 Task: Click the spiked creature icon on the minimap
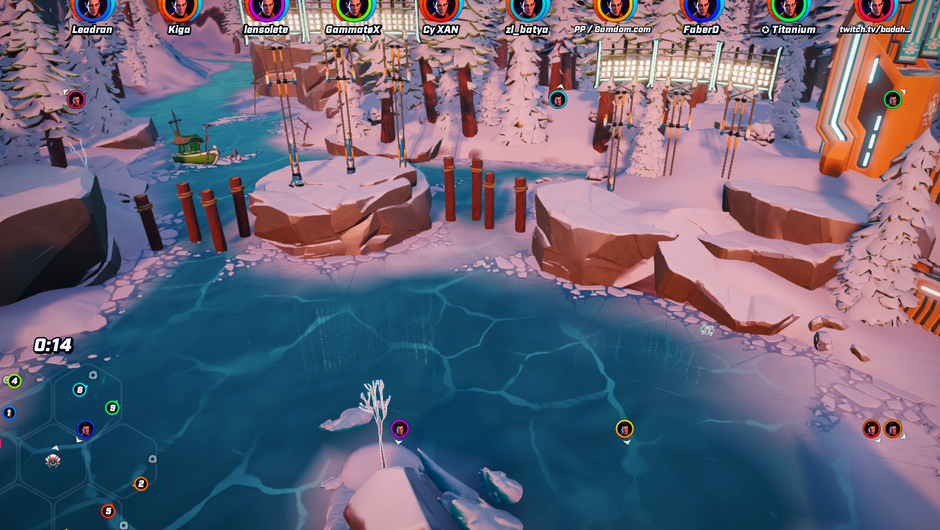click(x=54, y=460)
